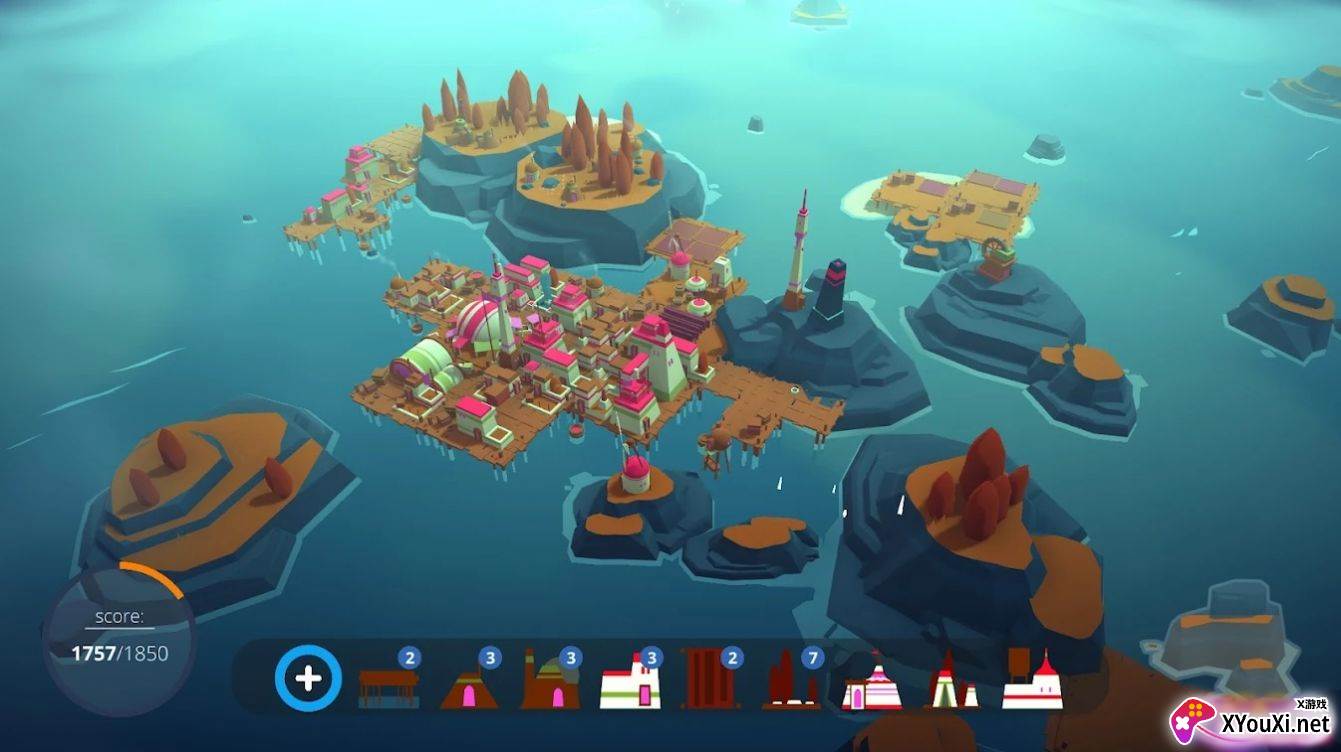Image resolution: width=1341 pixels, height=752 pixels.
Task: Pick the pink and white striped circus tent
Action: [871, 686]
